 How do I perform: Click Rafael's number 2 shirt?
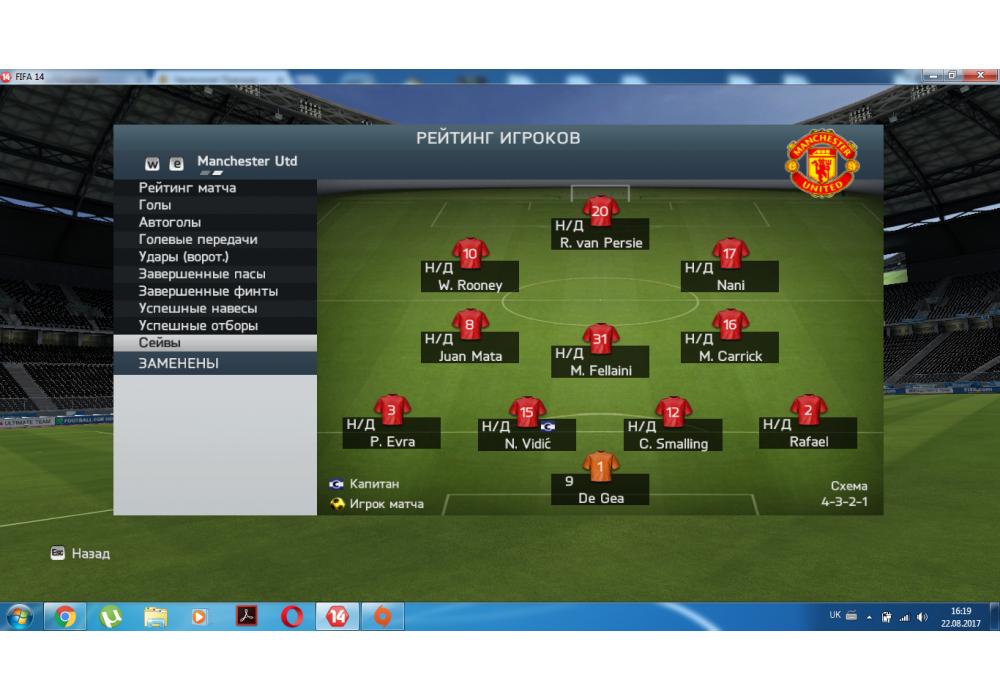(x=808, y=408)
